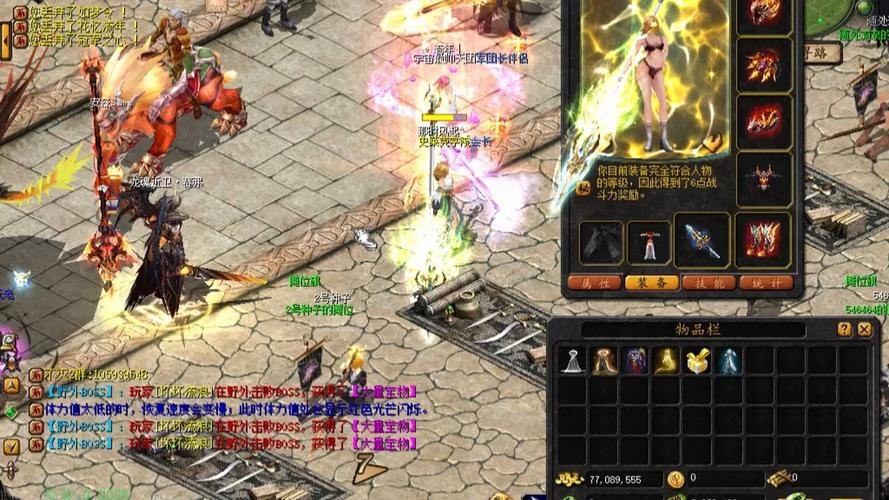Select the white robe in the inventory

(573, 361)
